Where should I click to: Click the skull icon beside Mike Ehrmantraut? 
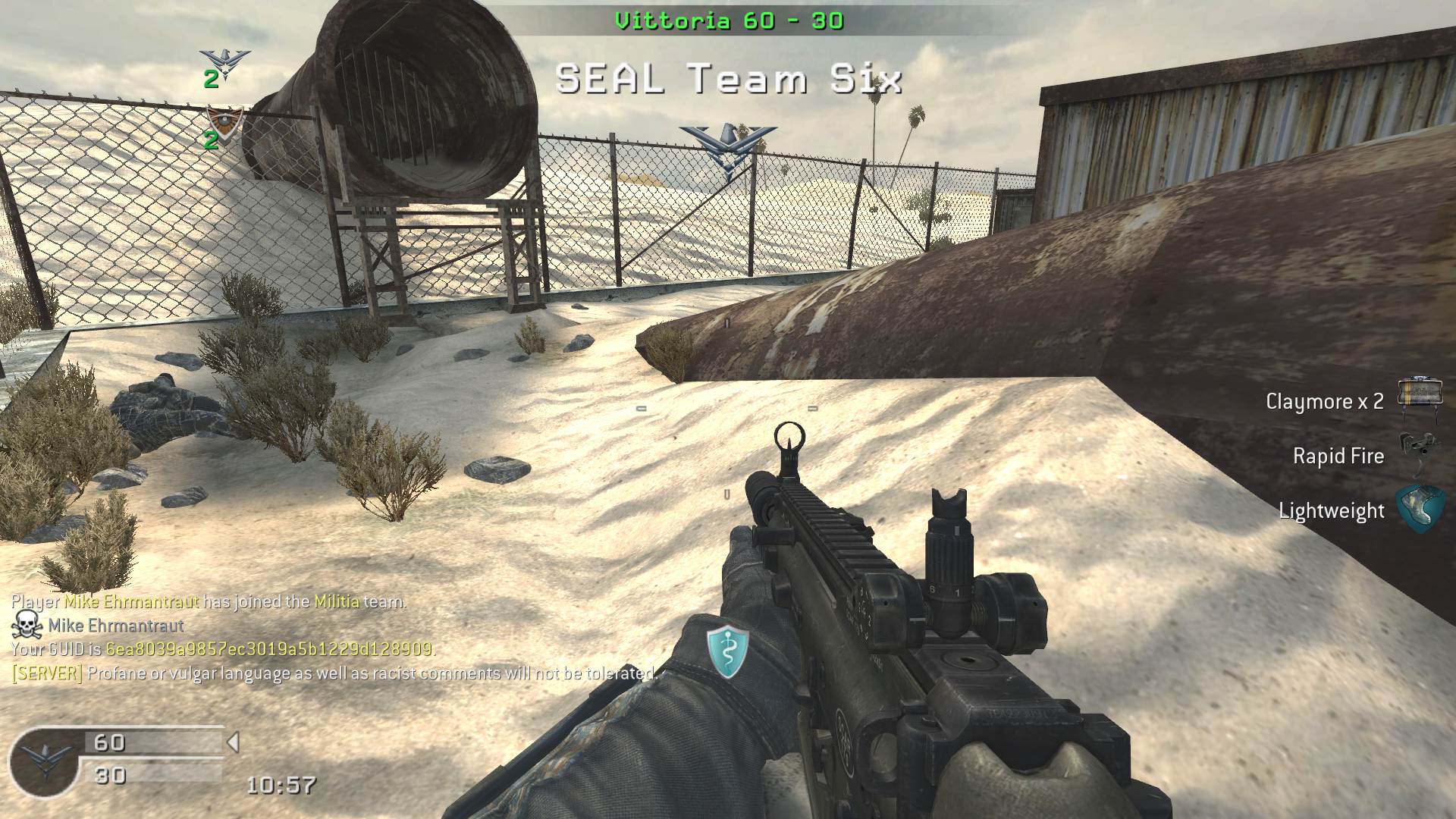coord(27,625)
